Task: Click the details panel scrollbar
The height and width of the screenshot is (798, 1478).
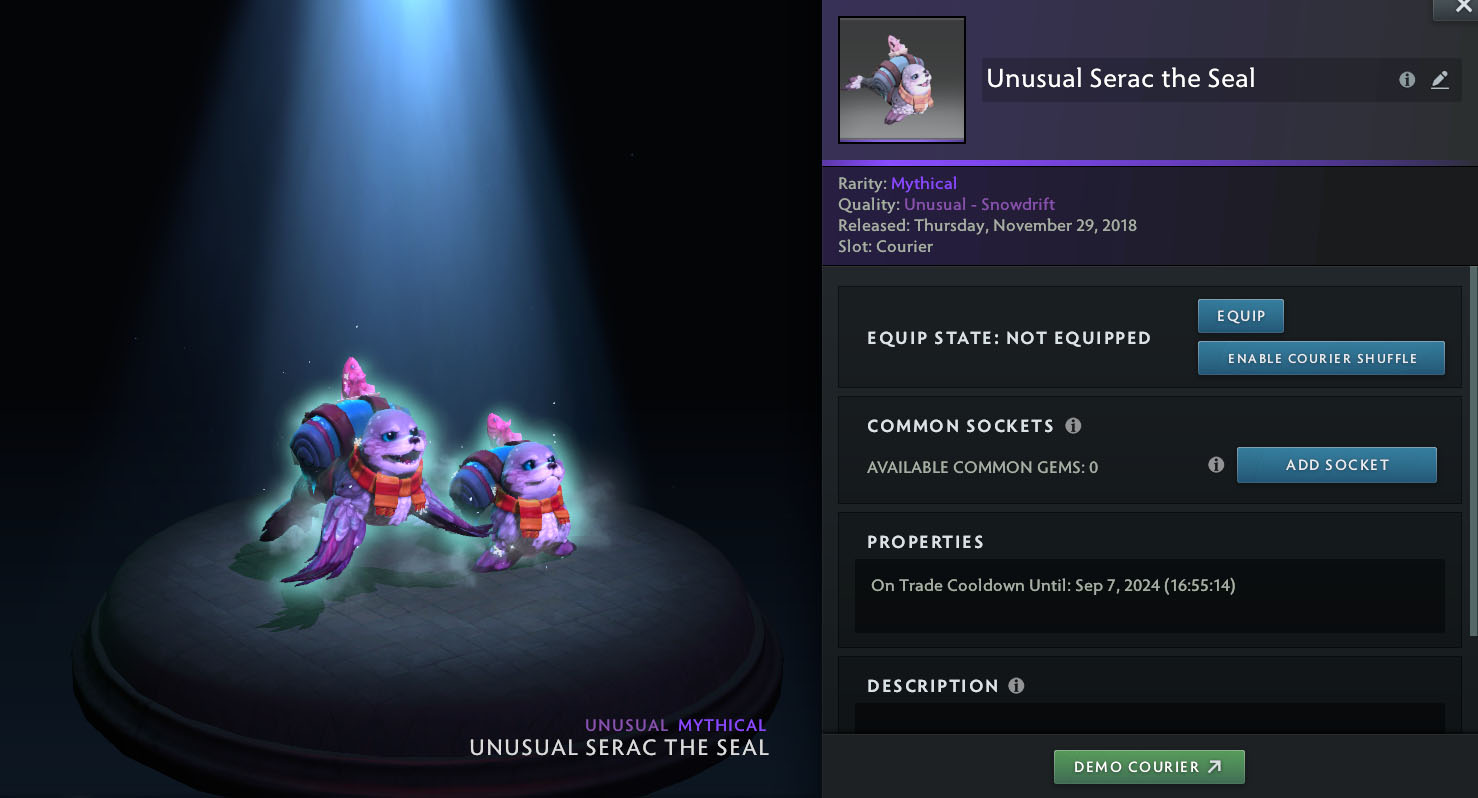Action: [1473, 450]
